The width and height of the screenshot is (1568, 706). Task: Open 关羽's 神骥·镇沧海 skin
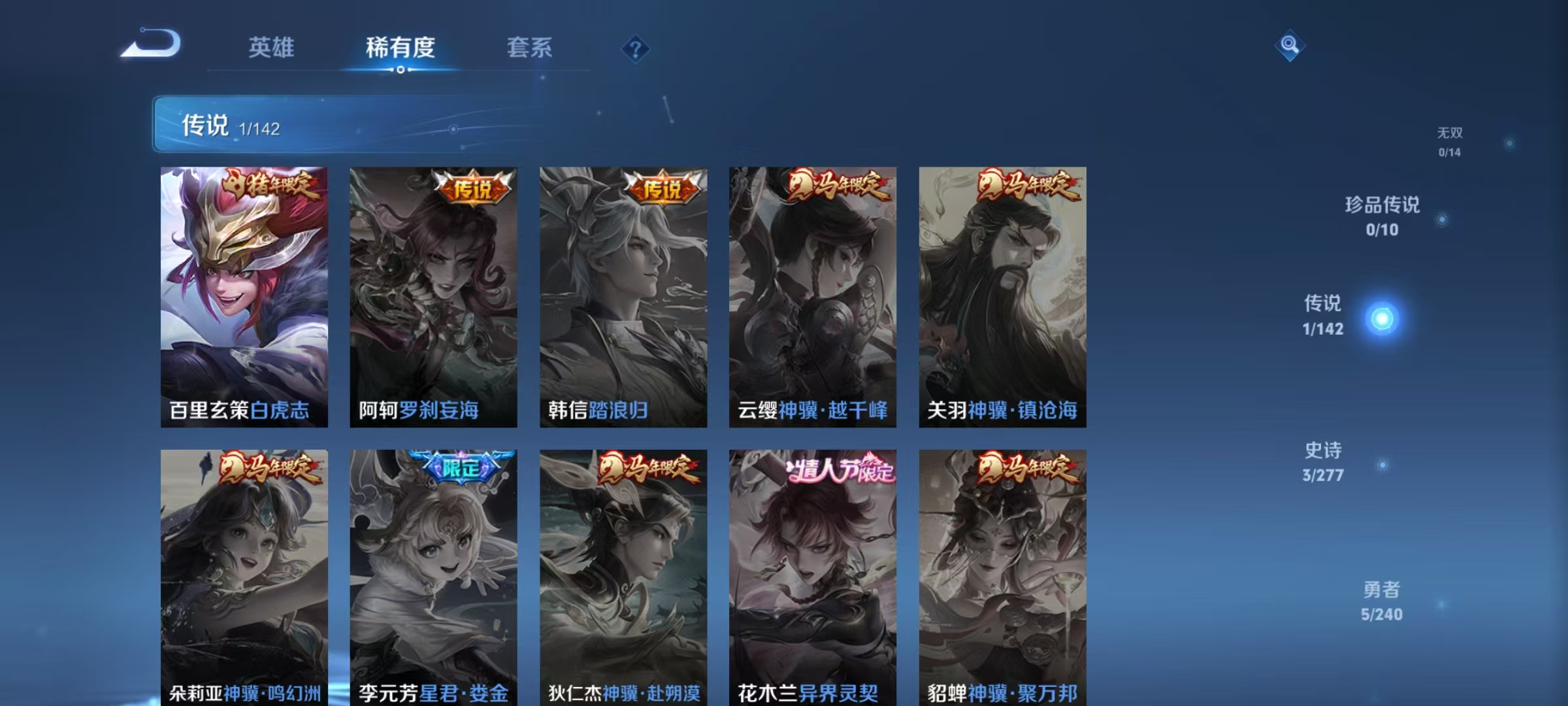[1002, 297]
